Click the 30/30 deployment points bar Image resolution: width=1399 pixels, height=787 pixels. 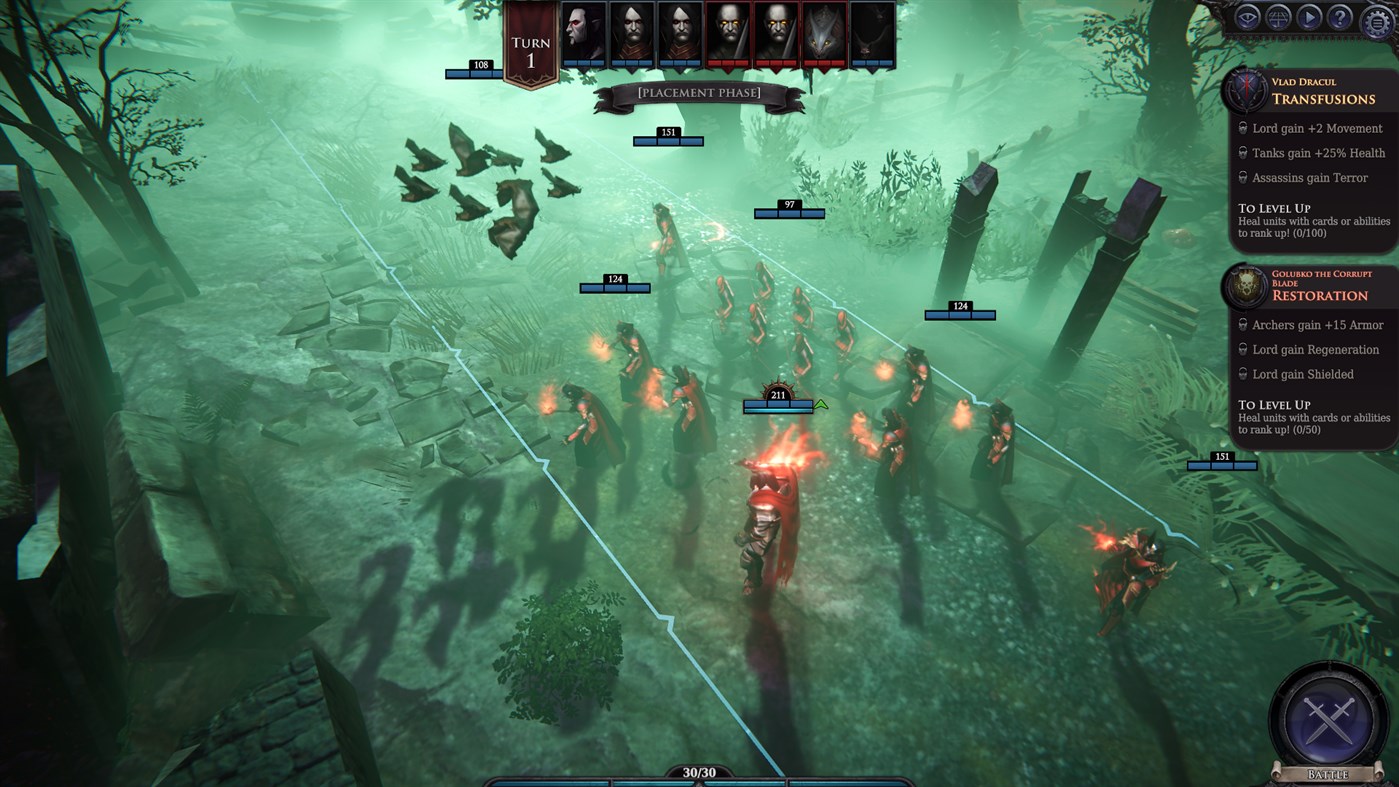tap(699, 772)
